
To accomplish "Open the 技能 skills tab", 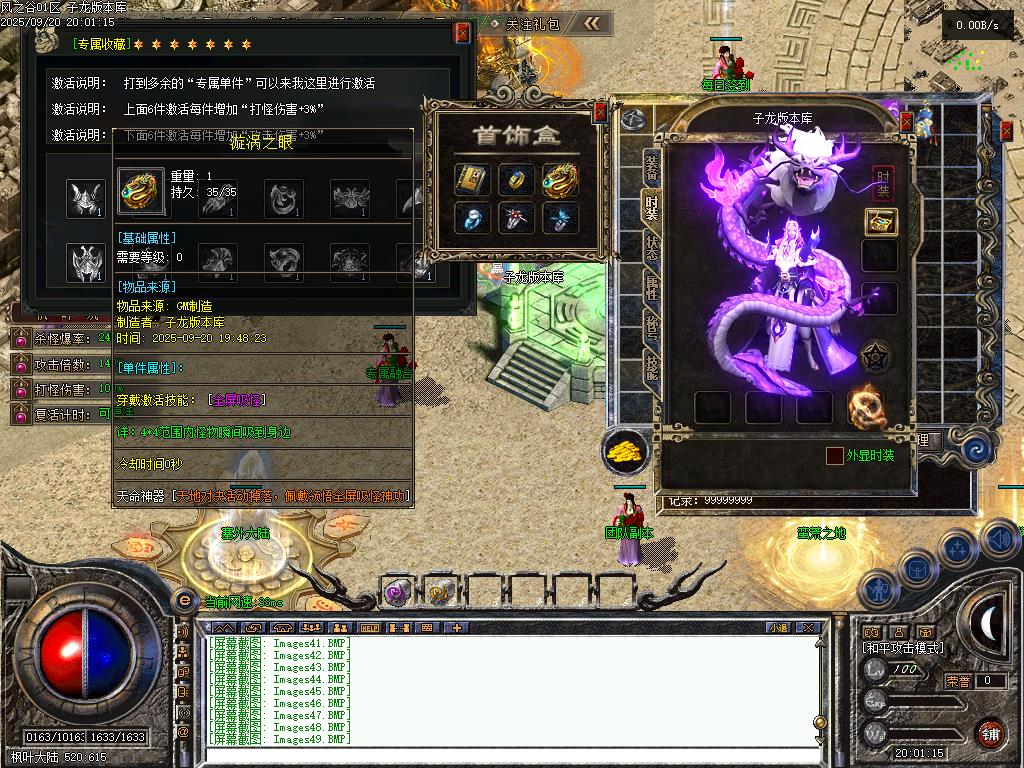I will point(651,368).
